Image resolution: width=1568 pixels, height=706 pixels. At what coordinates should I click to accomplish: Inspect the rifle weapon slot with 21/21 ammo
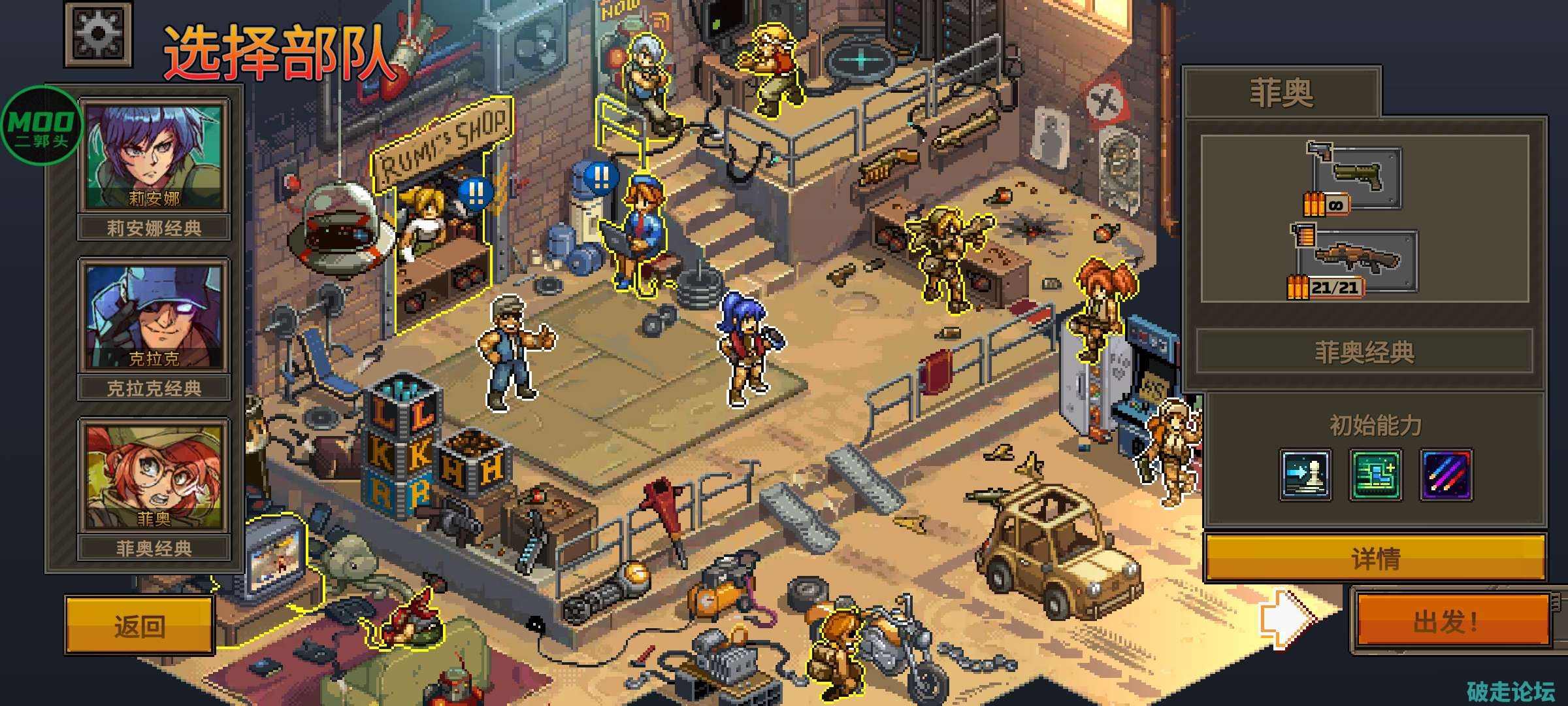[x=1358, y=260]
